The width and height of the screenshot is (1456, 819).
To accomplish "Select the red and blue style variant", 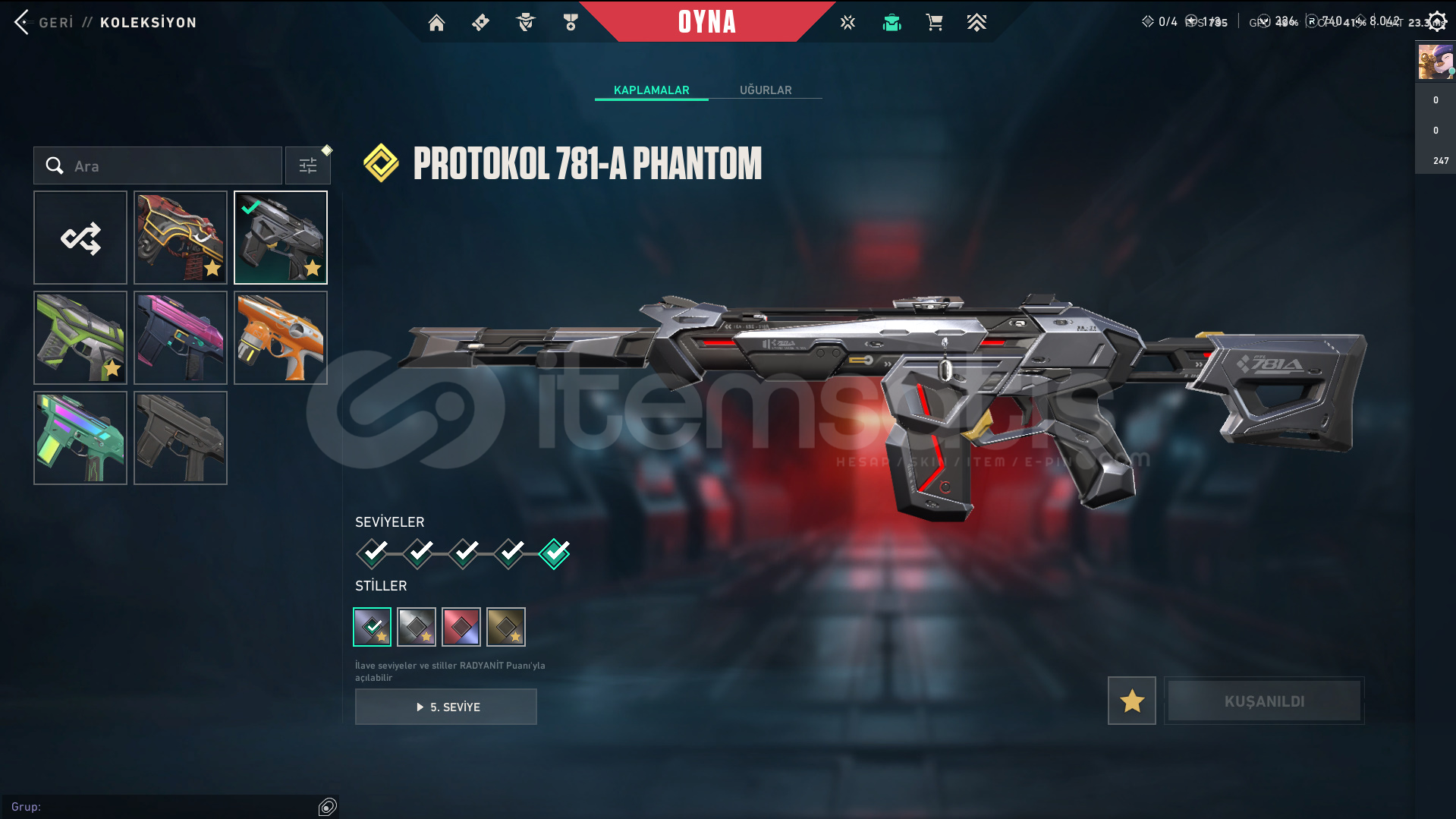I will (461, 627).
